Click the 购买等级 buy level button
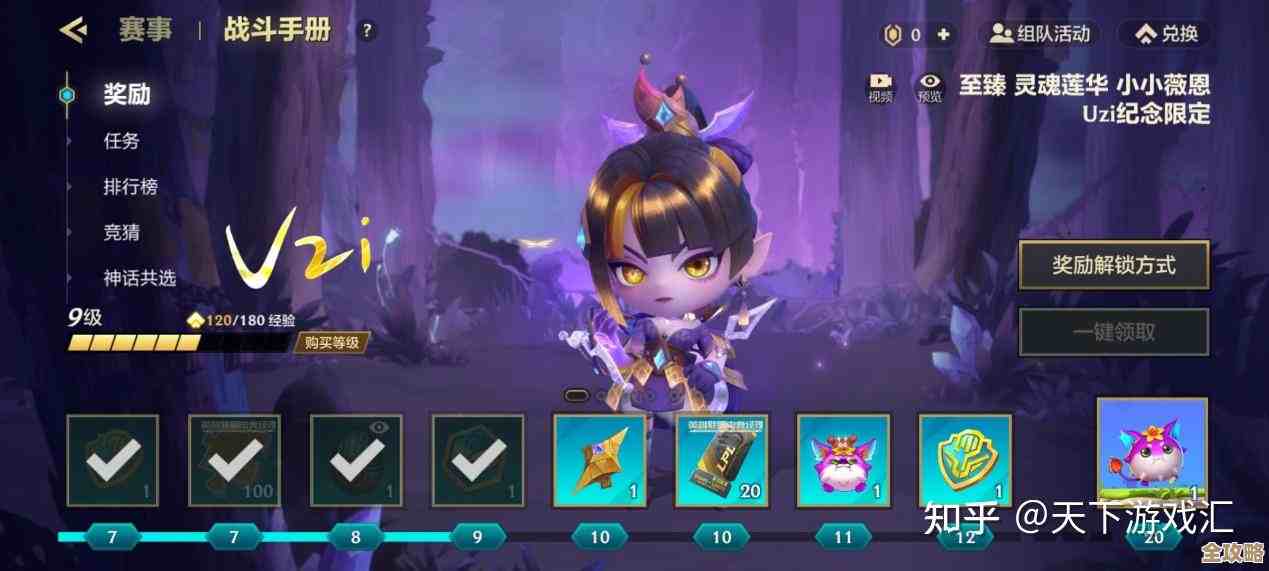Screen dimensions: 1269x571 331,343
